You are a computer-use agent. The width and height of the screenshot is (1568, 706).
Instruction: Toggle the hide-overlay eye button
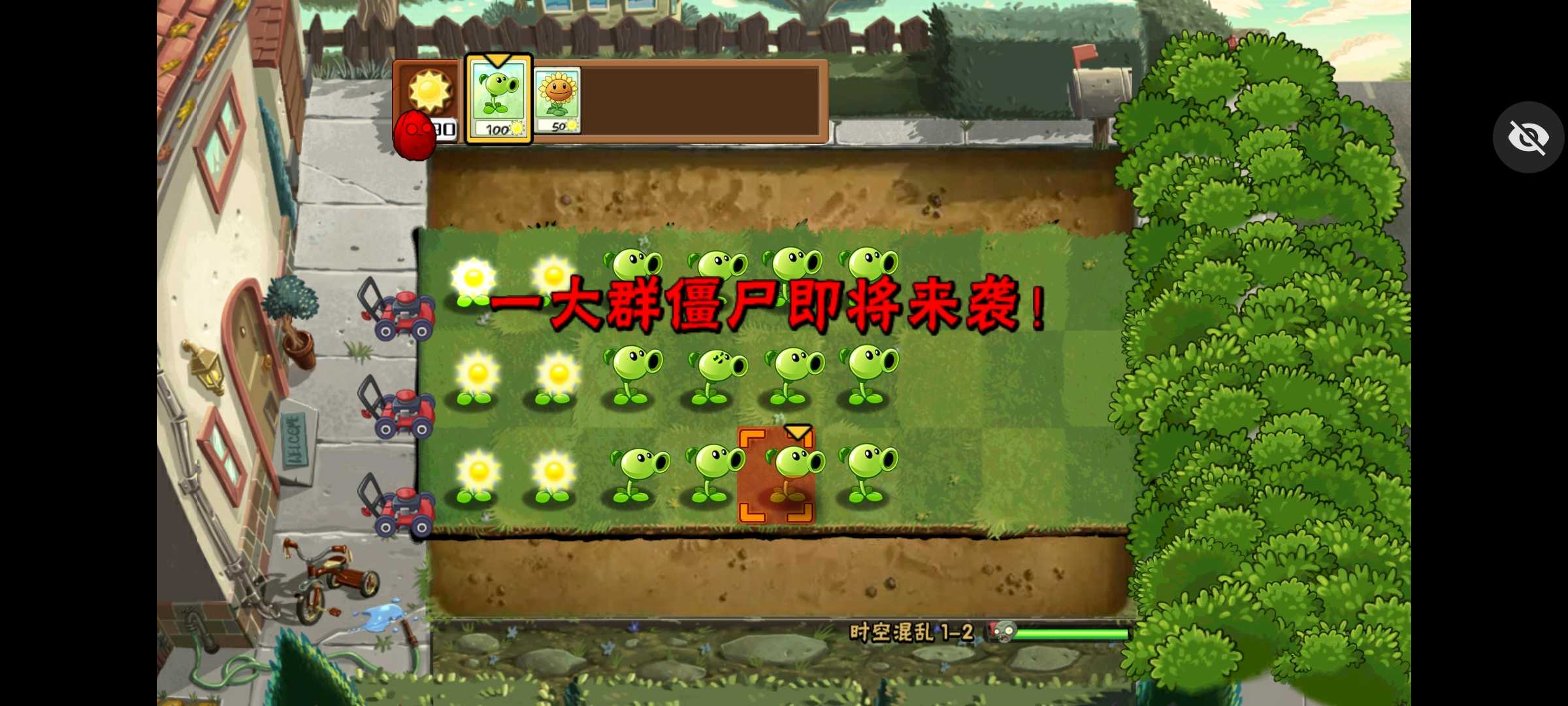pos(1528,137)
